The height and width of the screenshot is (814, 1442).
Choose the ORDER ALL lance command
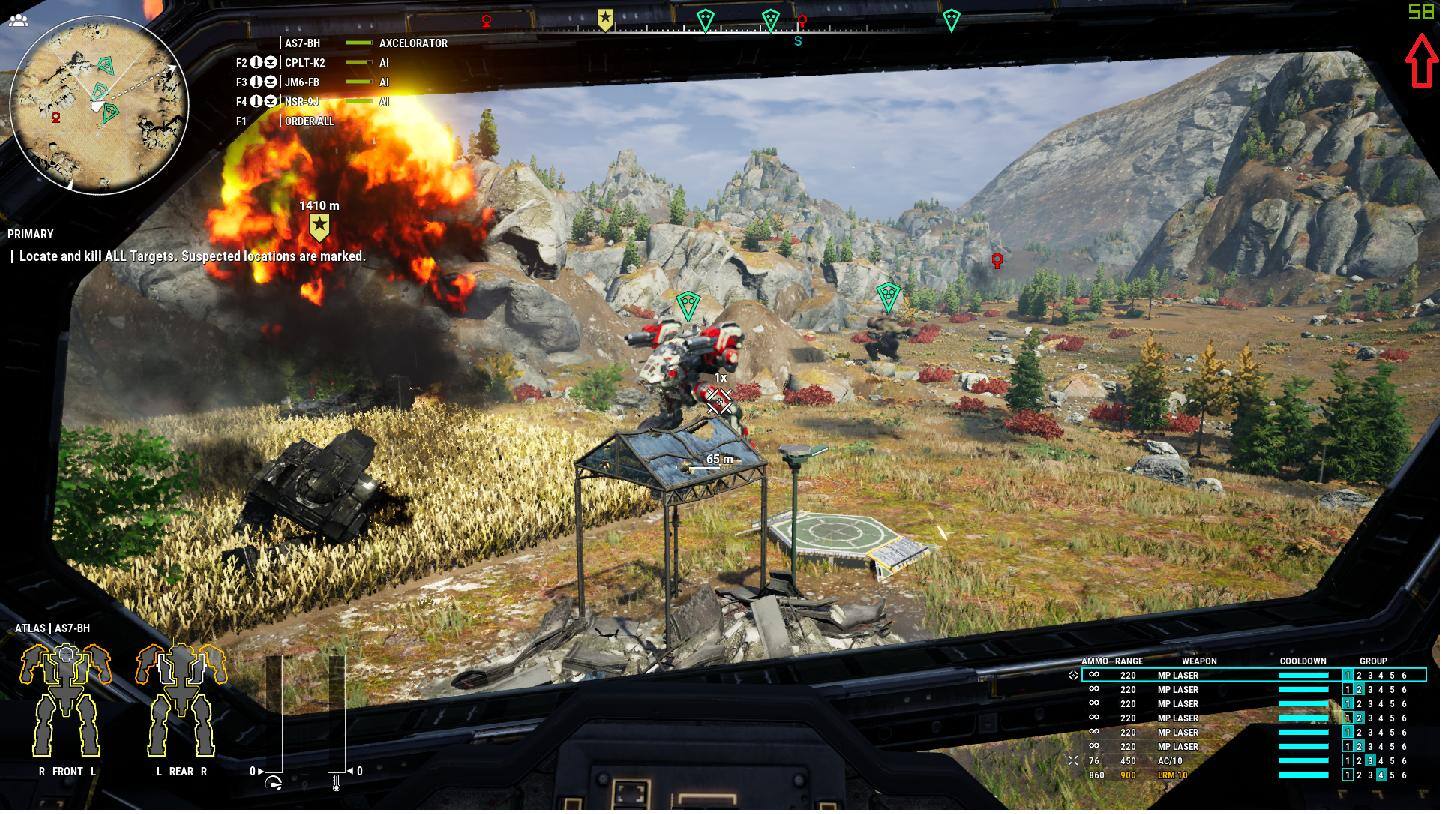coord(309,121)
